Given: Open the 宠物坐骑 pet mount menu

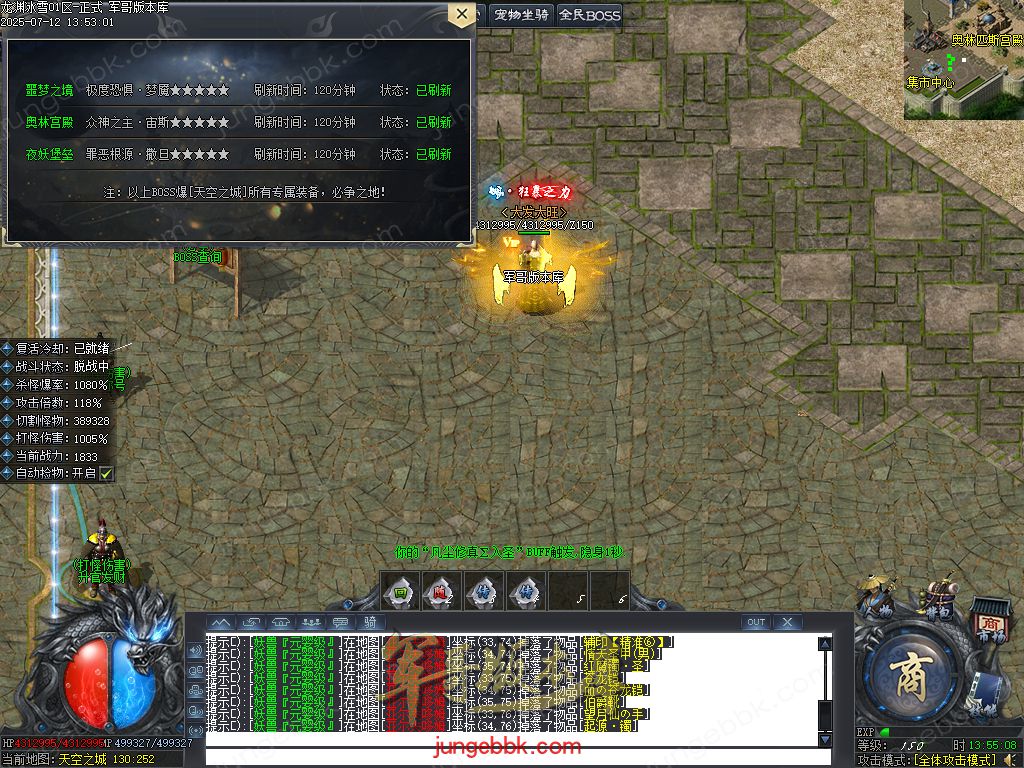Looking at the screenshot, I should point(521,15).
